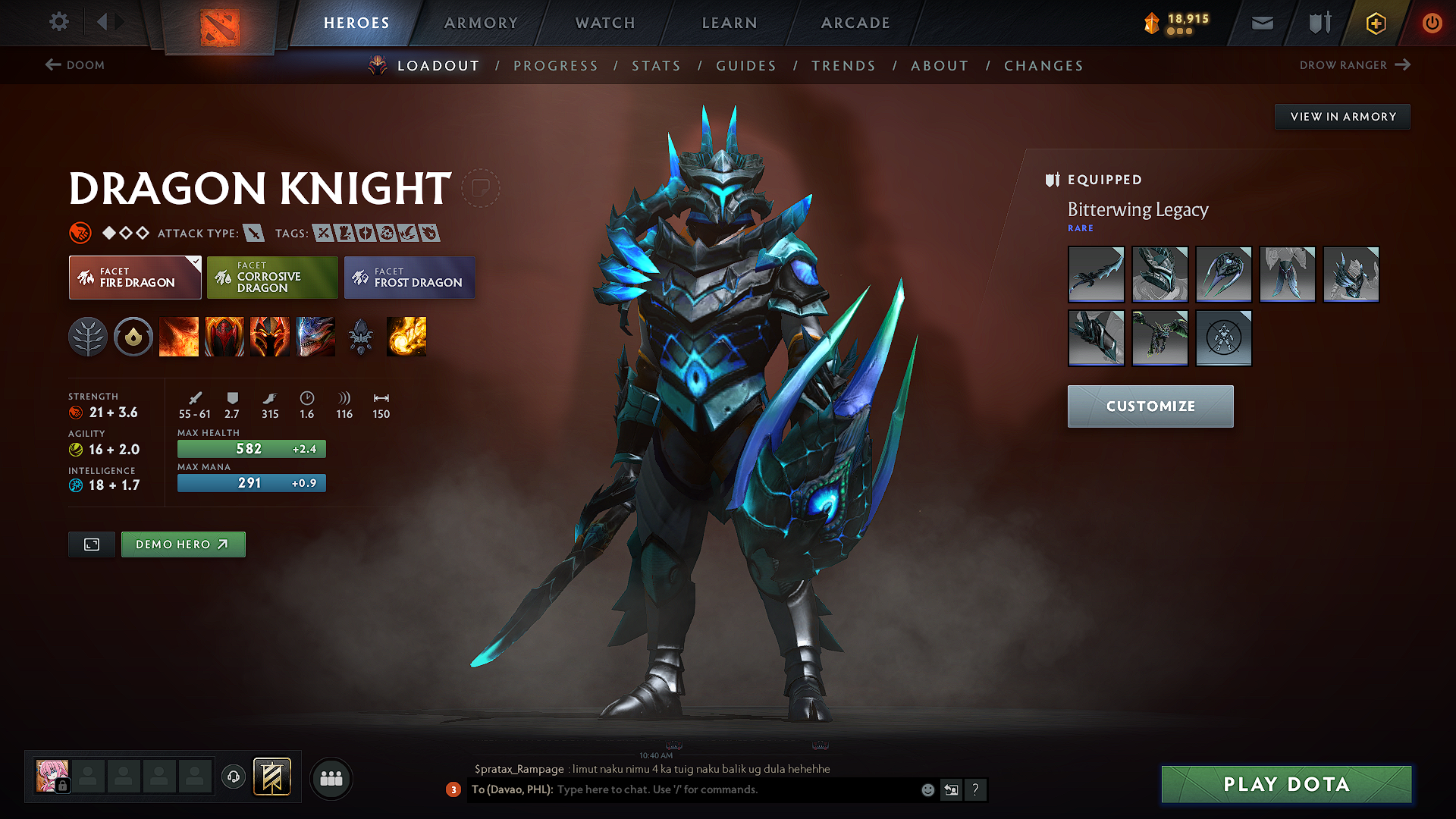
Task: Switch to the Corrosive Dragon facet
Action: point(271,278)
